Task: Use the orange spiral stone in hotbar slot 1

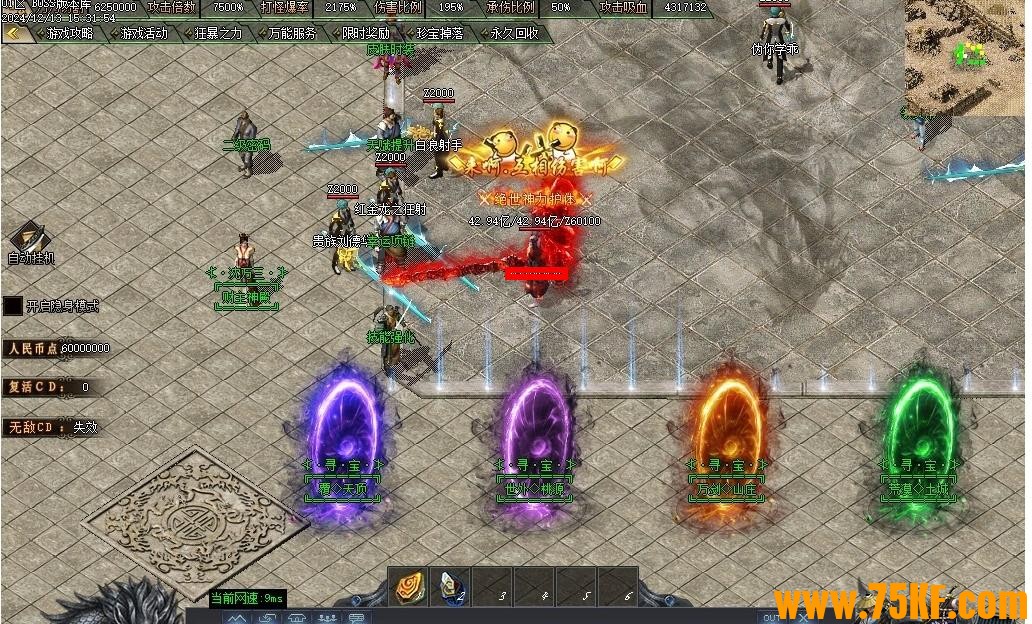Action: tap(409, 587)
